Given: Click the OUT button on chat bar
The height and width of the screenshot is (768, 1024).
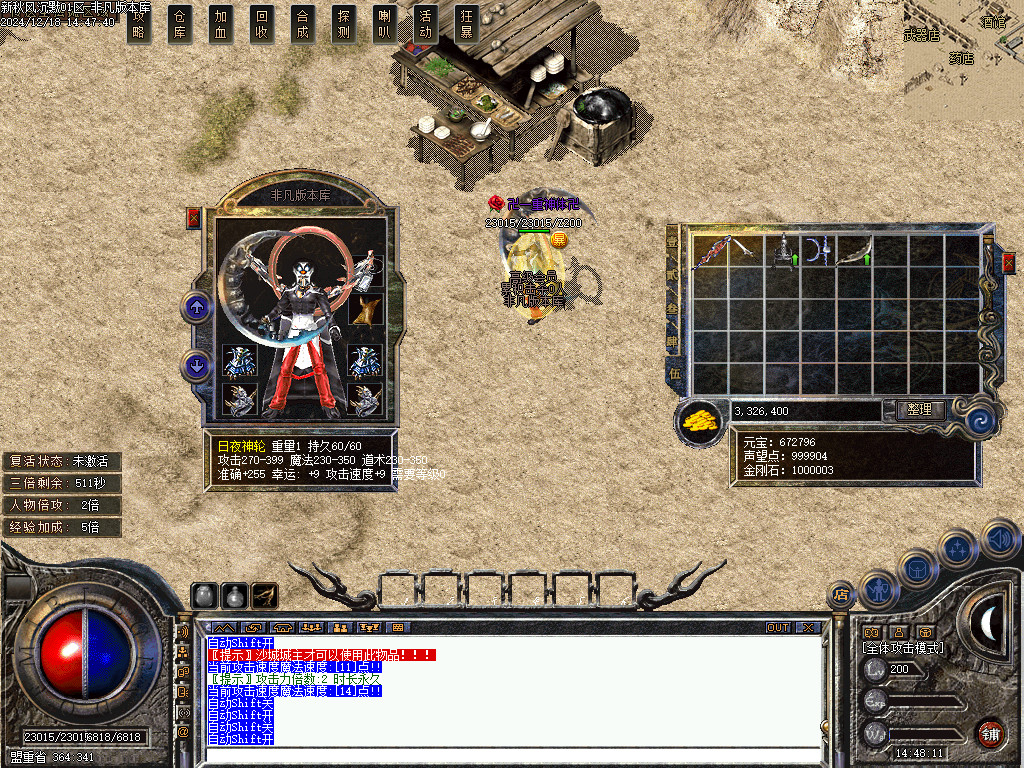Looking at the screenshot, I should pos(778,628).
